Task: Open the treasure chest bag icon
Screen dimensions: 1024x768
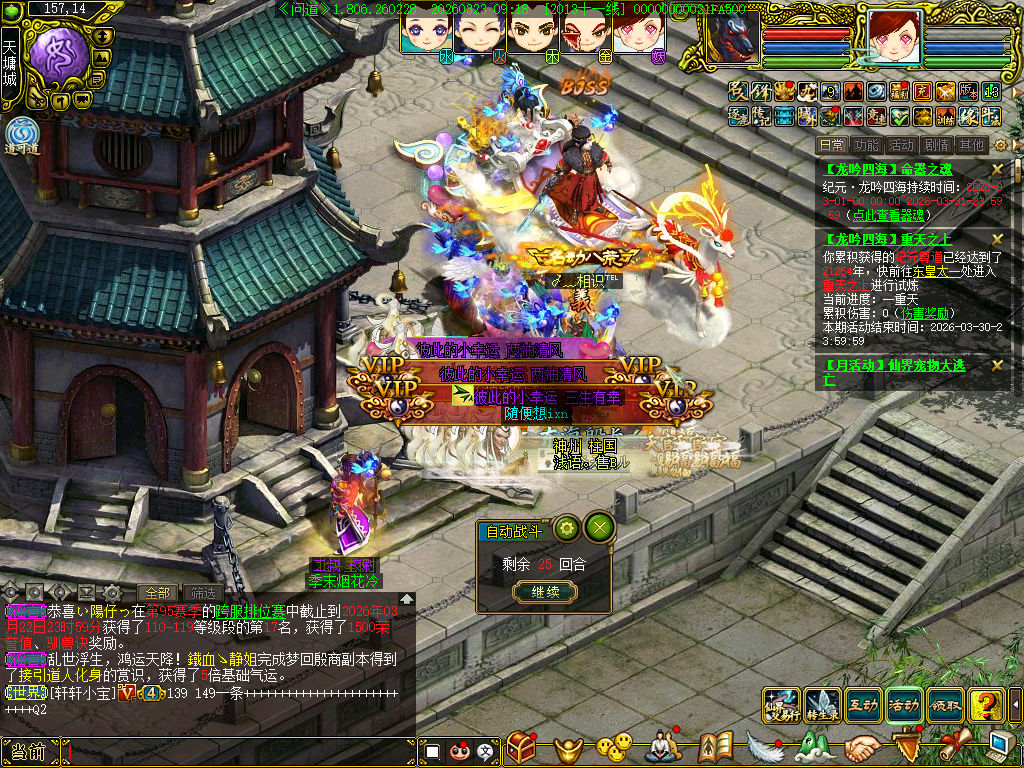Action: [x=521, y=747]
